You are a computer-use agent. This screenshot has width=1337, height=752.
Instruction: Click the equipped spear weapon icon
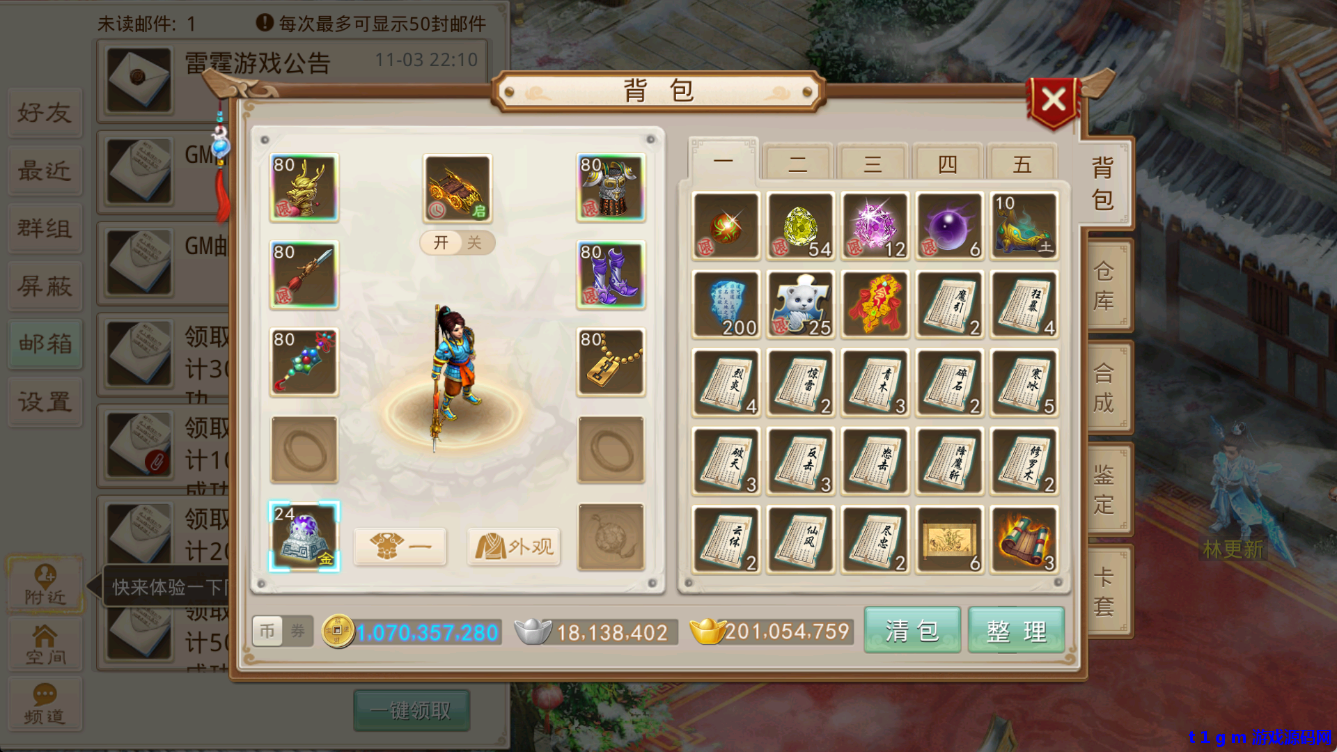pyautogui.click(x=303, y=275)
